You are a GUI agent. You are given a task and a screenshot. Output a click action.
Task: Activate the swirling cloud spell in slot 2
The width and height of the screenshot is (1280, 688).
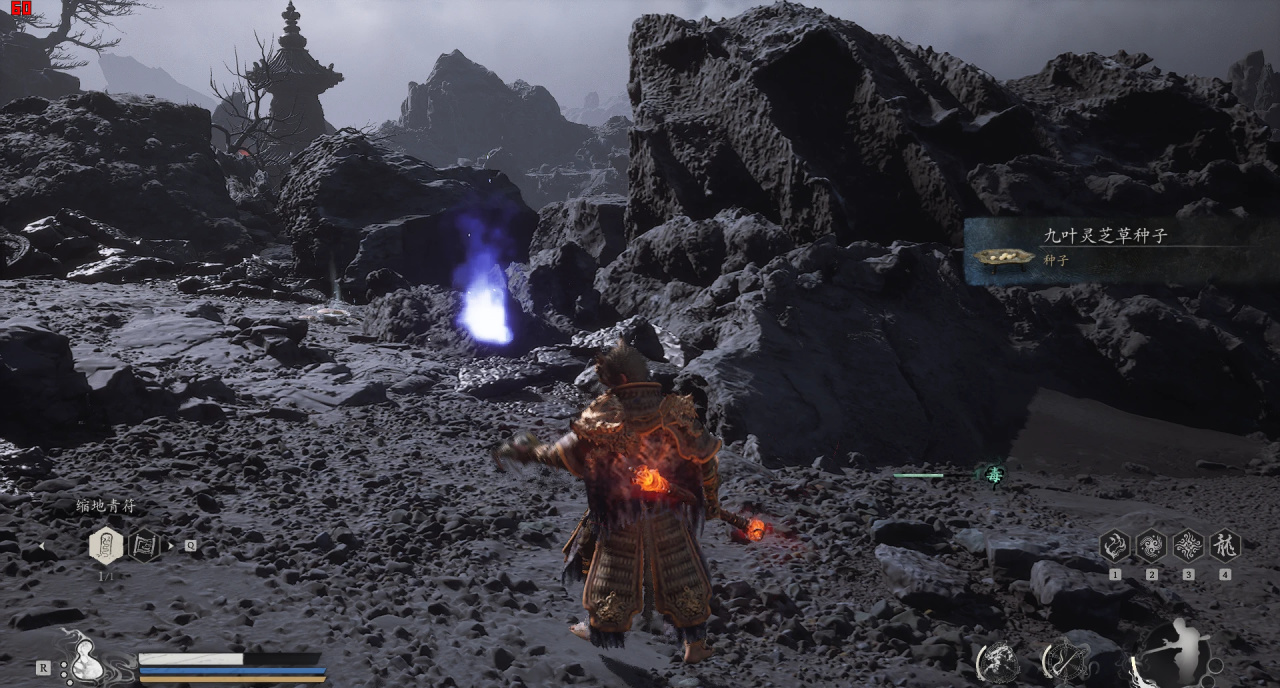point(1151,546)
